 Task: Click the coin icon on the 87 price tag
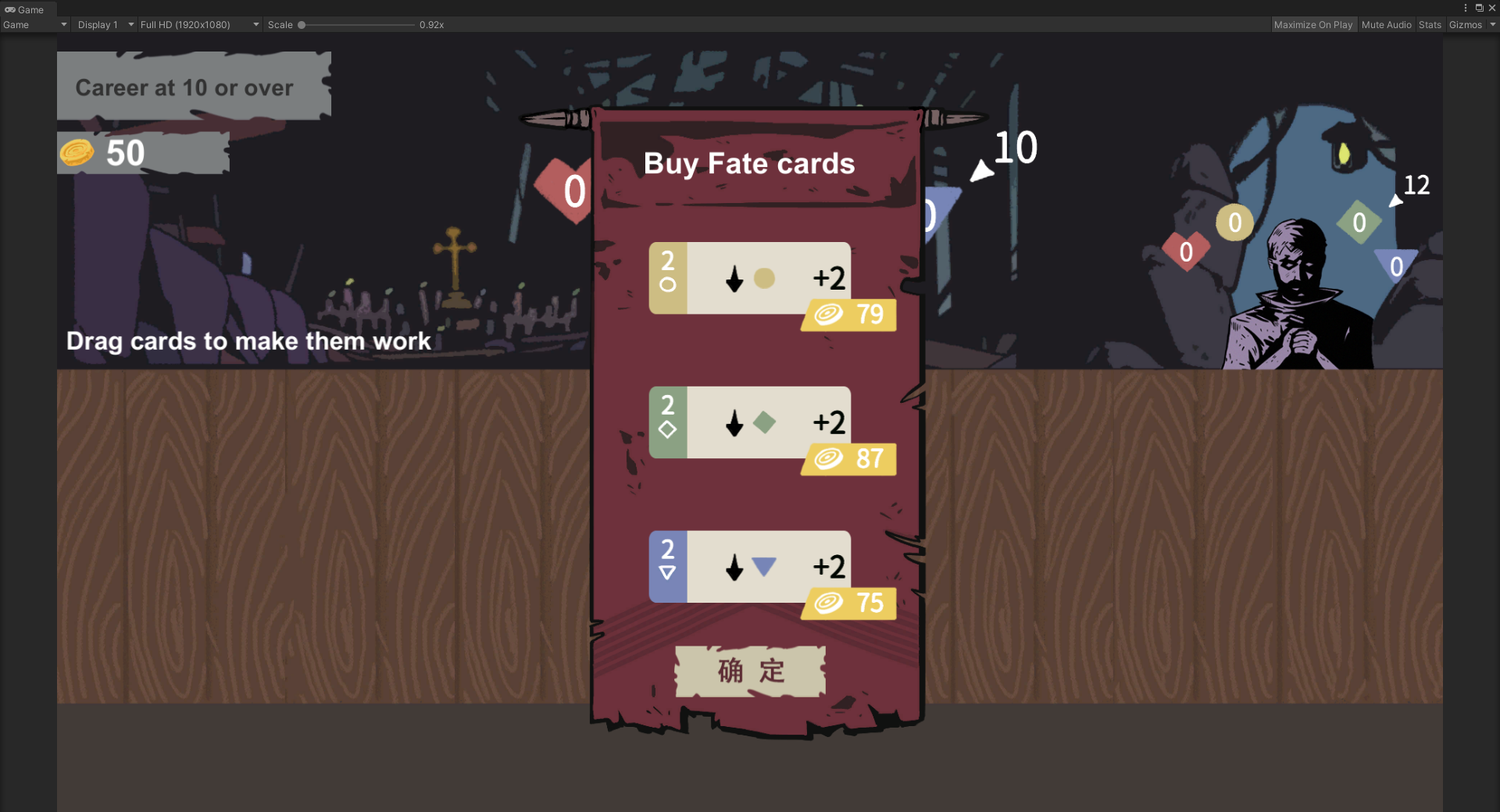pyautogui.click(x=828, y=459)
